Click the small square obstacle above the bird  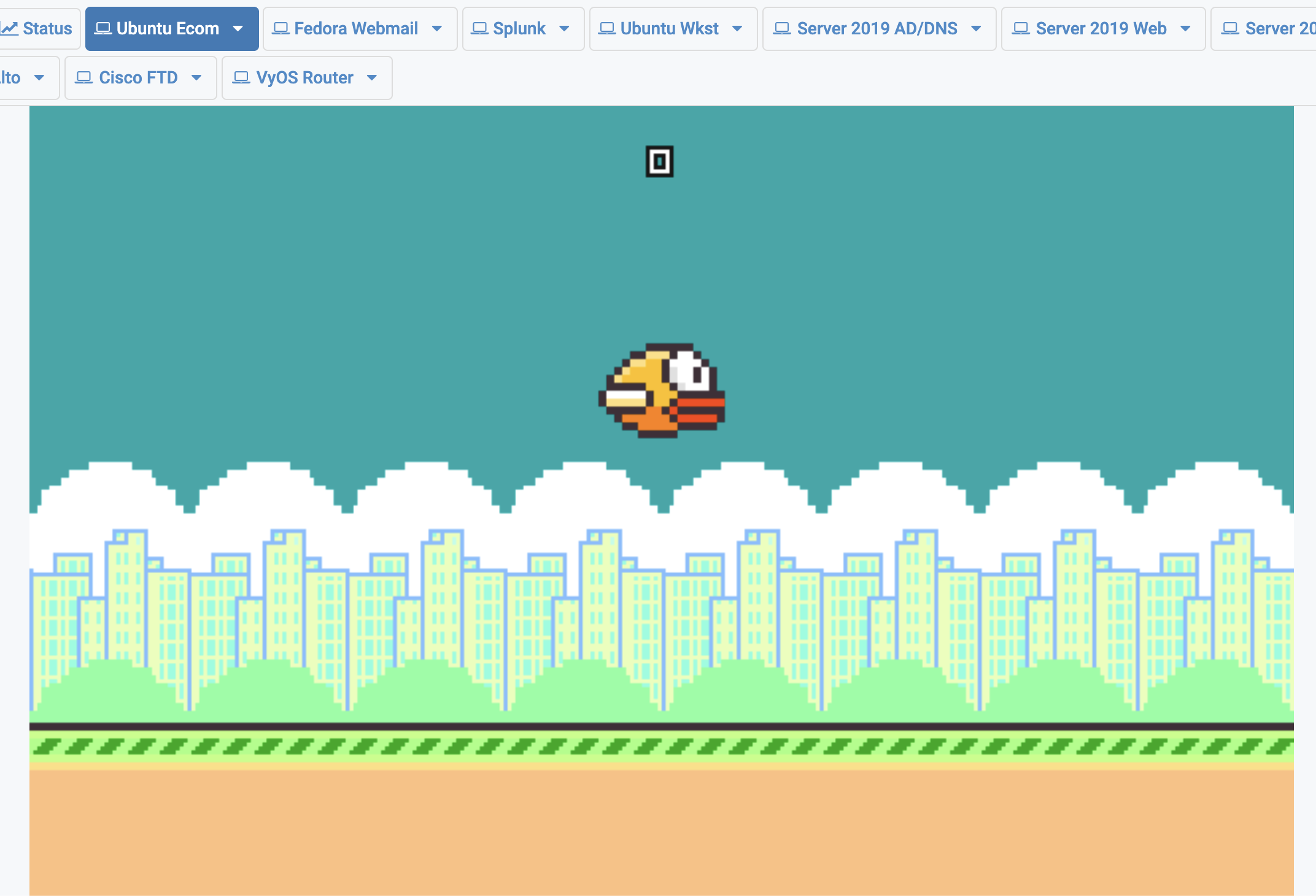(659, 161)
